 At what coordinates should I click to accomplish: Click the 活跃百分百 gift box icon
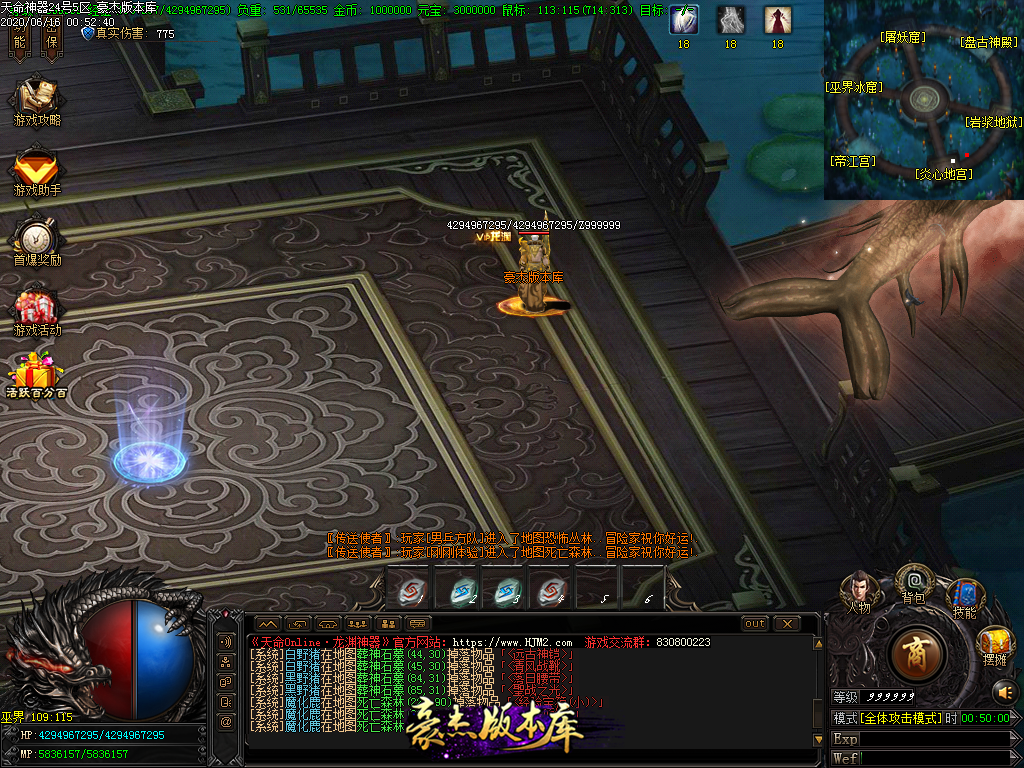tap(37, 373)
